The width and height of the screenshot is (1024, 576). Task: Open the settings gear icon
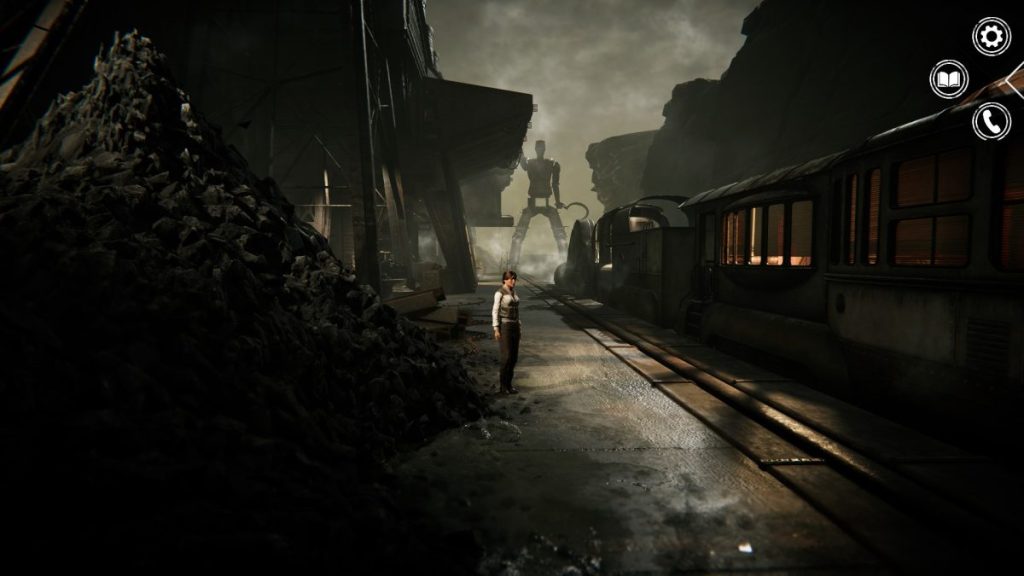pyautogui.click(x=991, y=37)
